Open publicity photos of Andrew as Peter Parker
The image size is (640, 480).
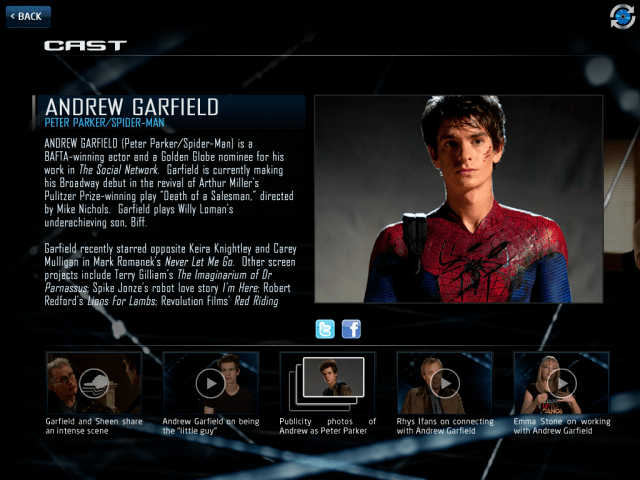click(327, 383)
